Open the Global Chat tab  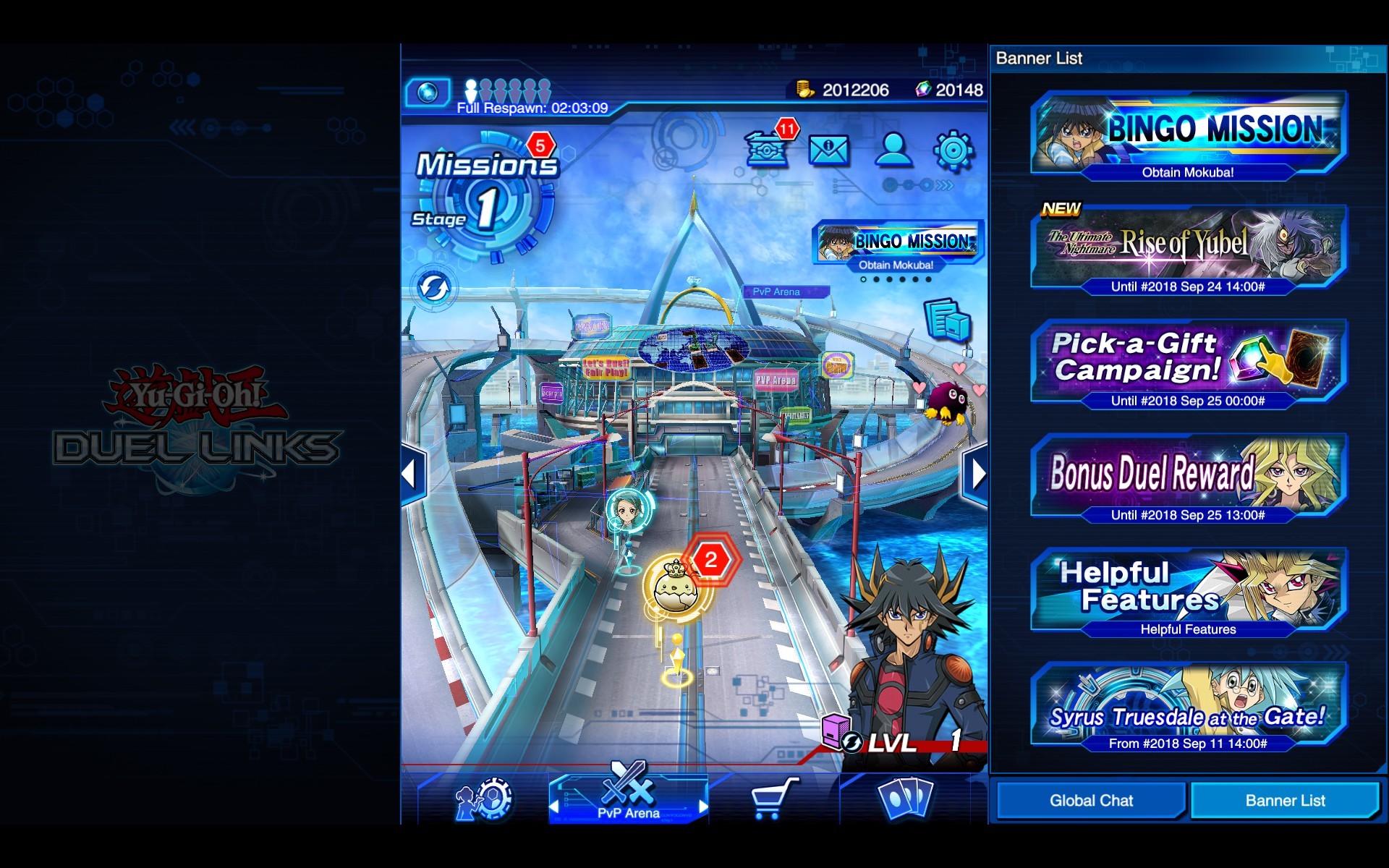1090,800
